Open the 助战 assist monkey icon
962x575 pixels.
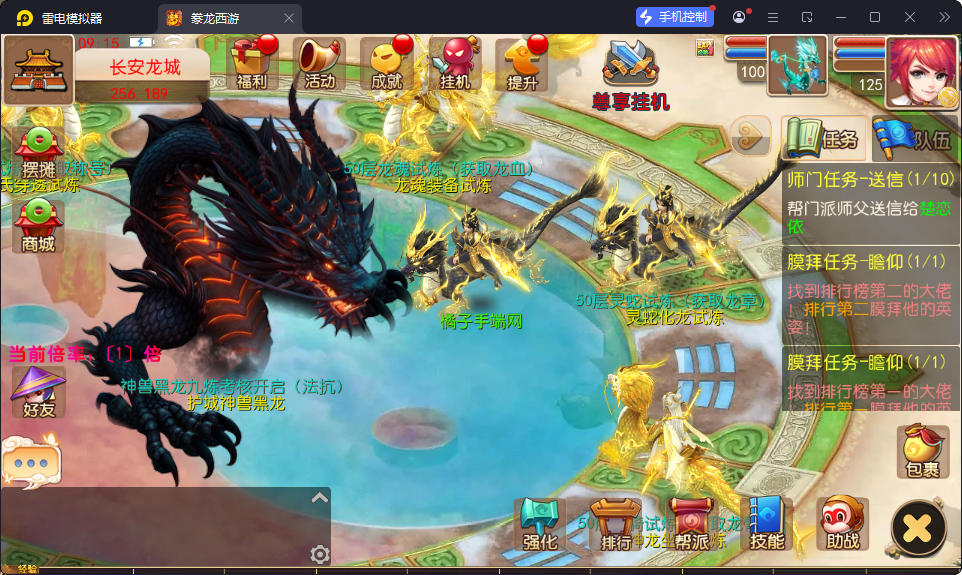tap(843, 525)
